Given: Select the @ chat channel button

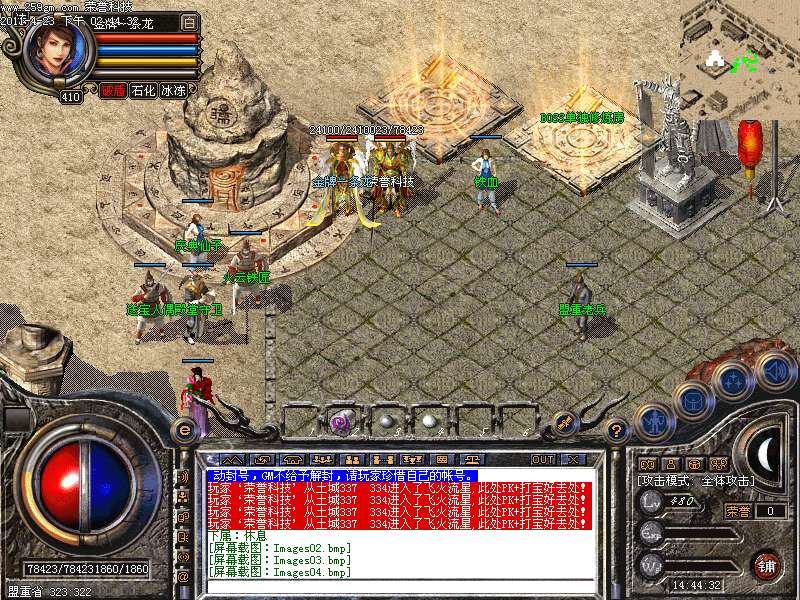Looking at the screenshot, I should click(x=184, y=576).
